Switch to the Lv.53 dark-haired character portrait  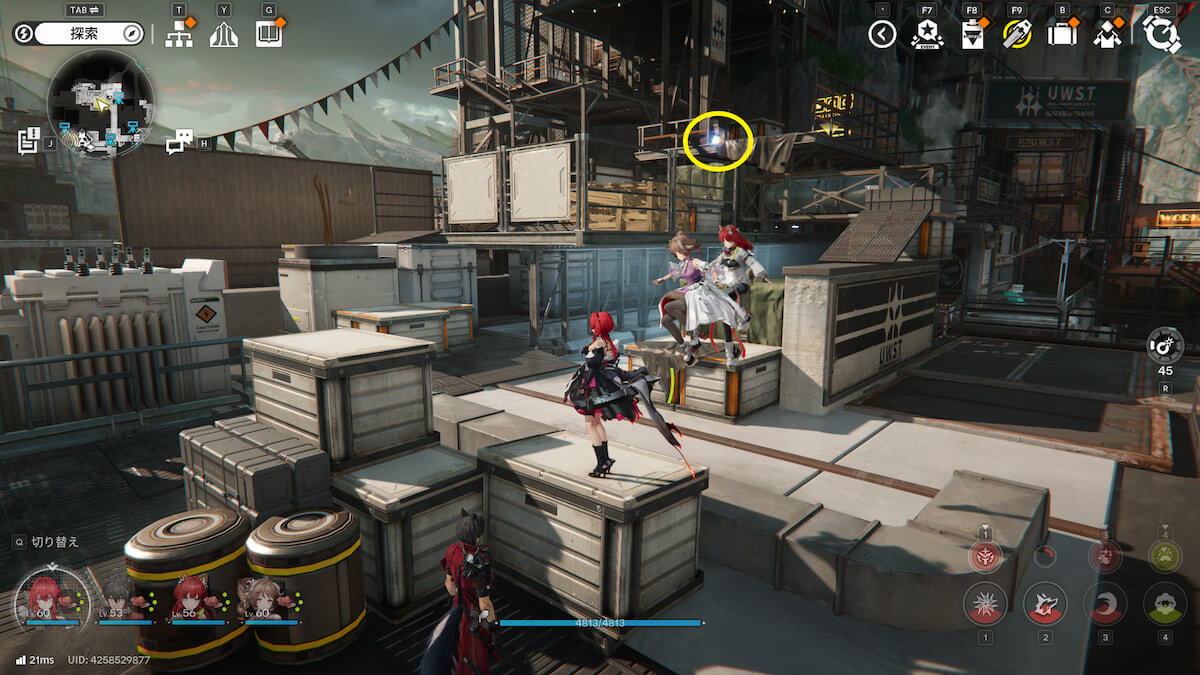(x=120, y=597)
